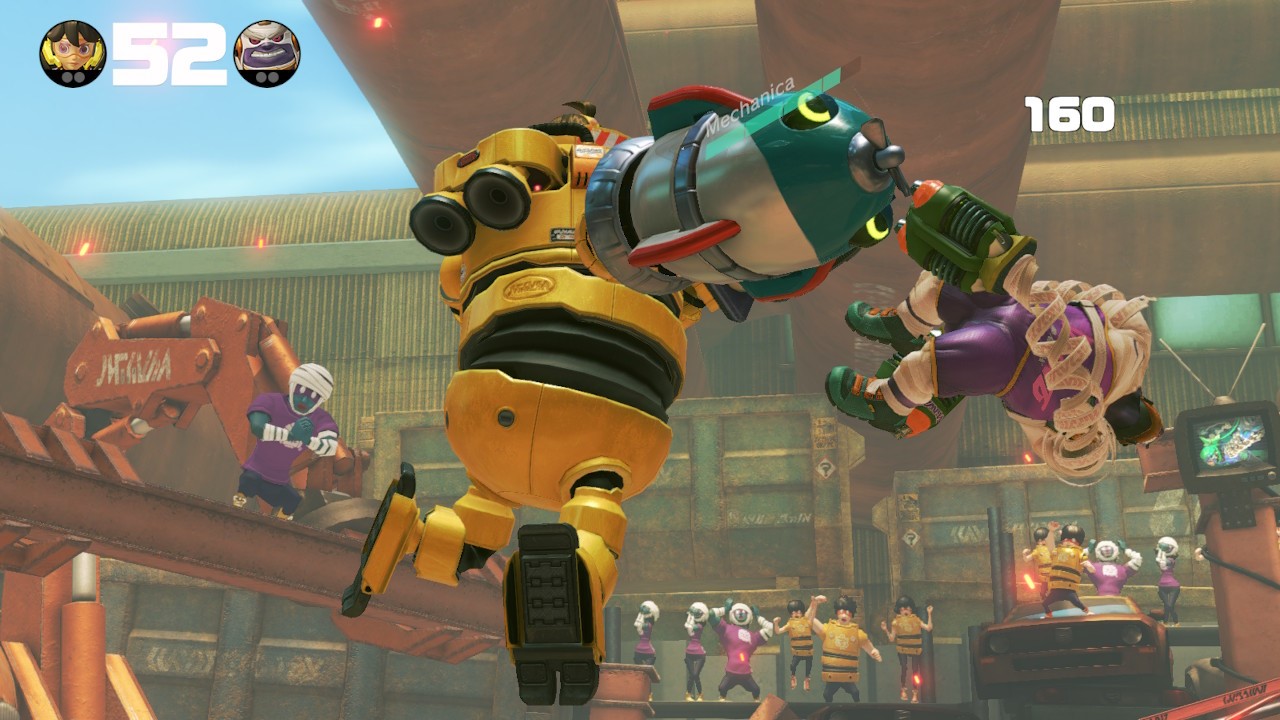This screenshot has height=720, width=1280.
Task: Click the Mechanica player portrait icon
Action: [x=73, y=54]
